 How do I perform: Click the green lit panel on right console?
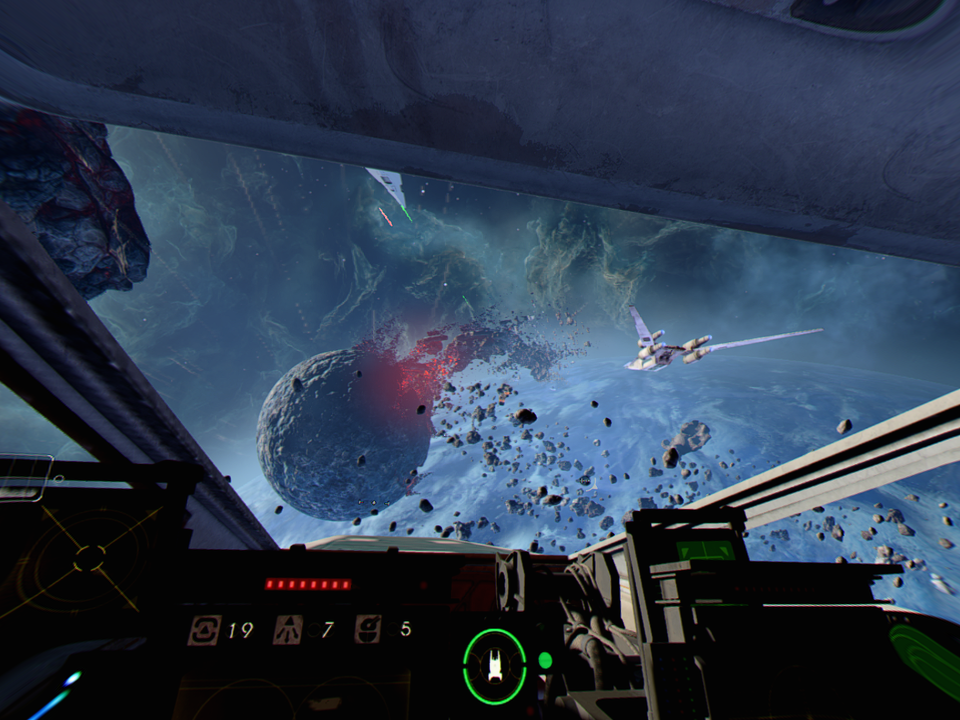click(x=705, y=550)
